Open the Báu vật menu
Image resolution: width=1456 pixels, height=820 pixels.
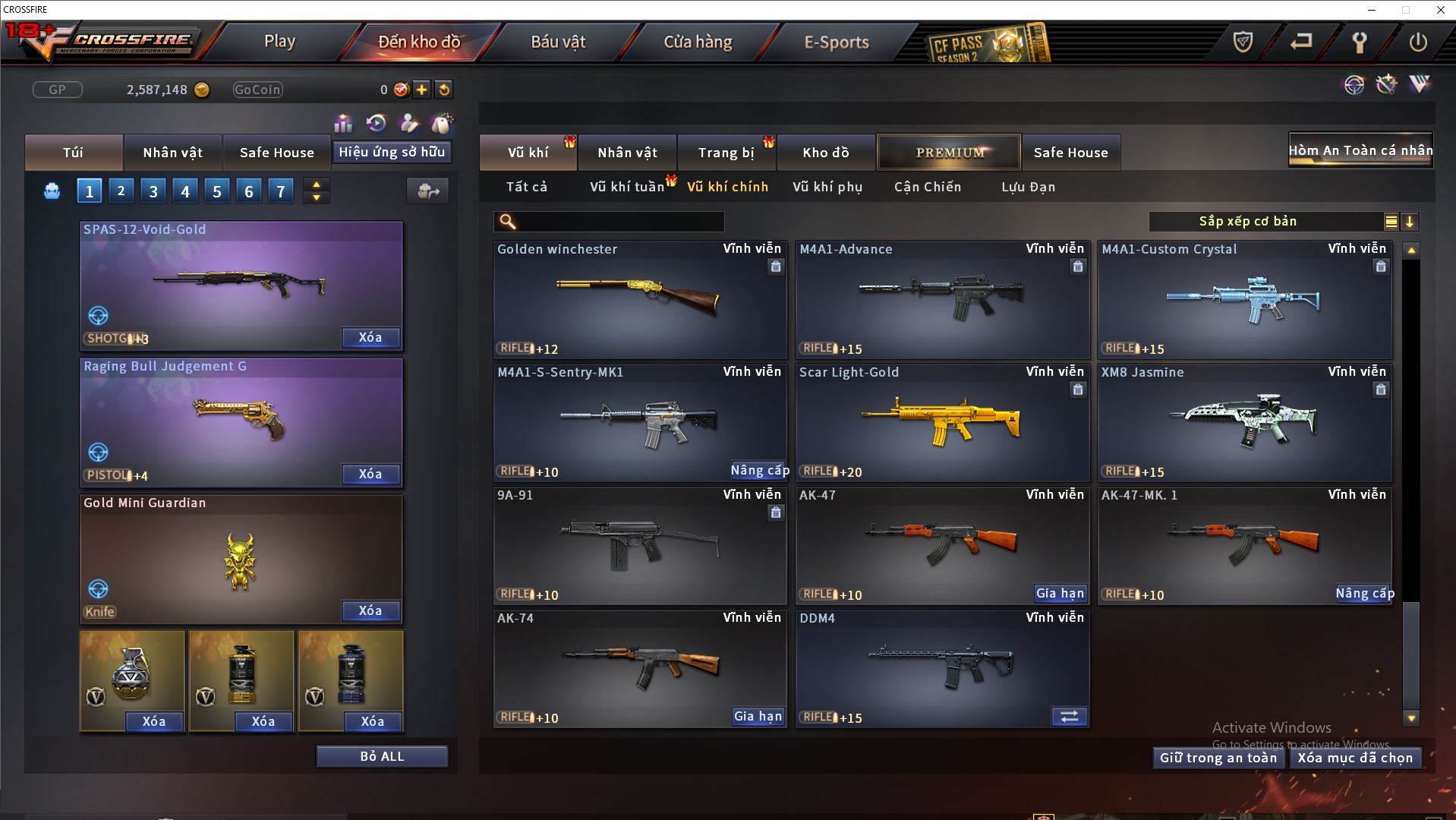coord(558,42)
